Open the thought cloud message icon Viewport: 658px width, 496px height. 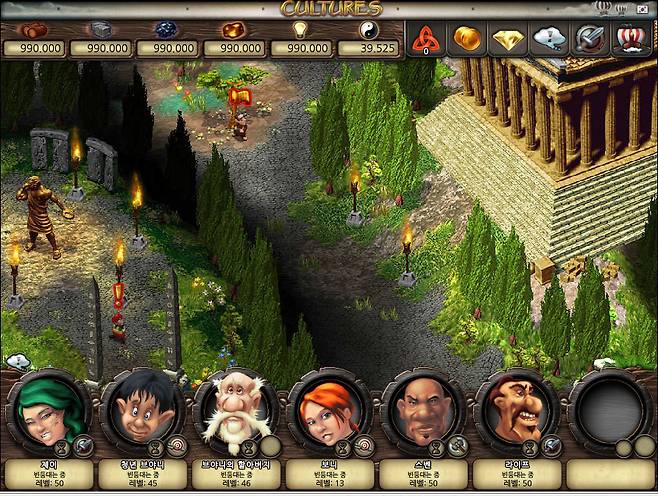point(550,39)
